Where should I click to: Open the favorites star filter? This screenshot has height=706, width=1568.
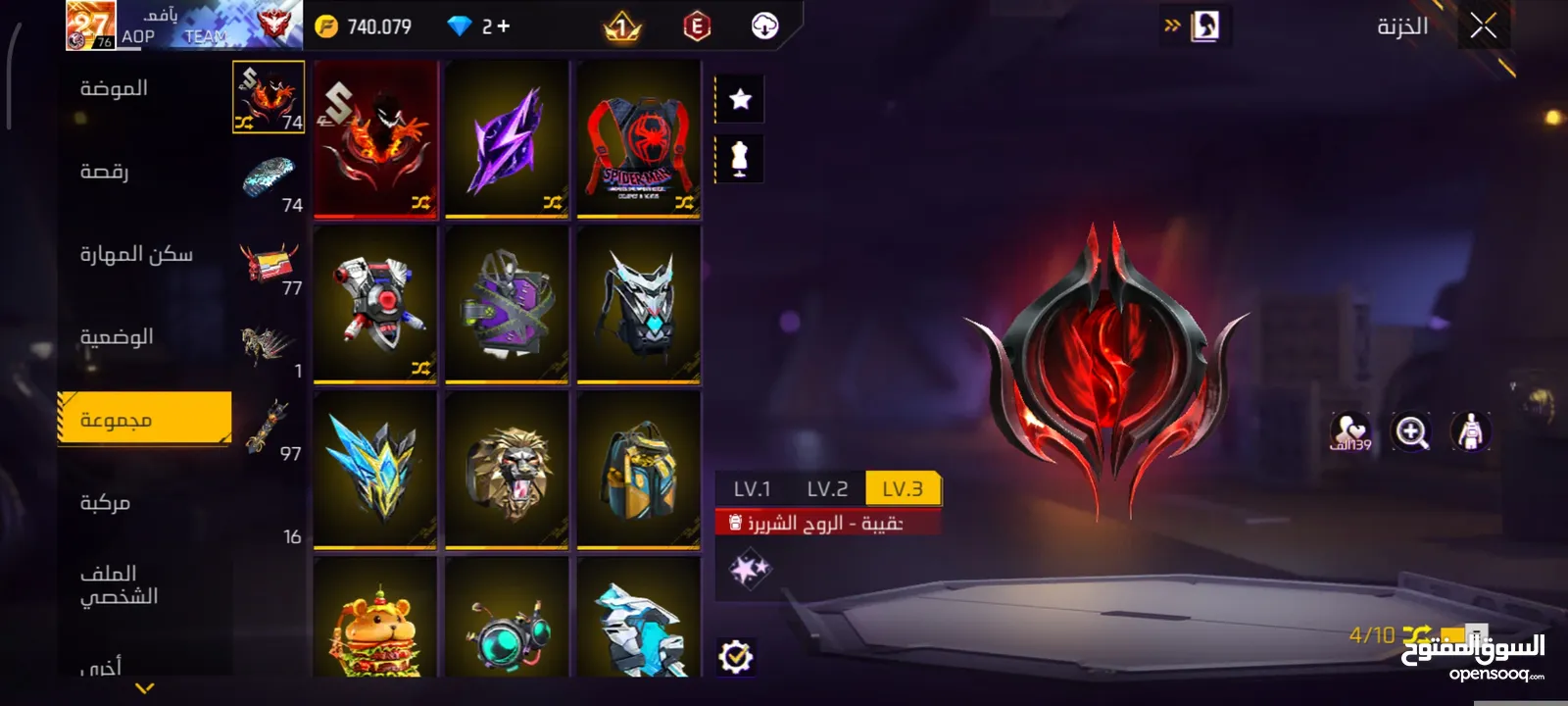(740, 99)
